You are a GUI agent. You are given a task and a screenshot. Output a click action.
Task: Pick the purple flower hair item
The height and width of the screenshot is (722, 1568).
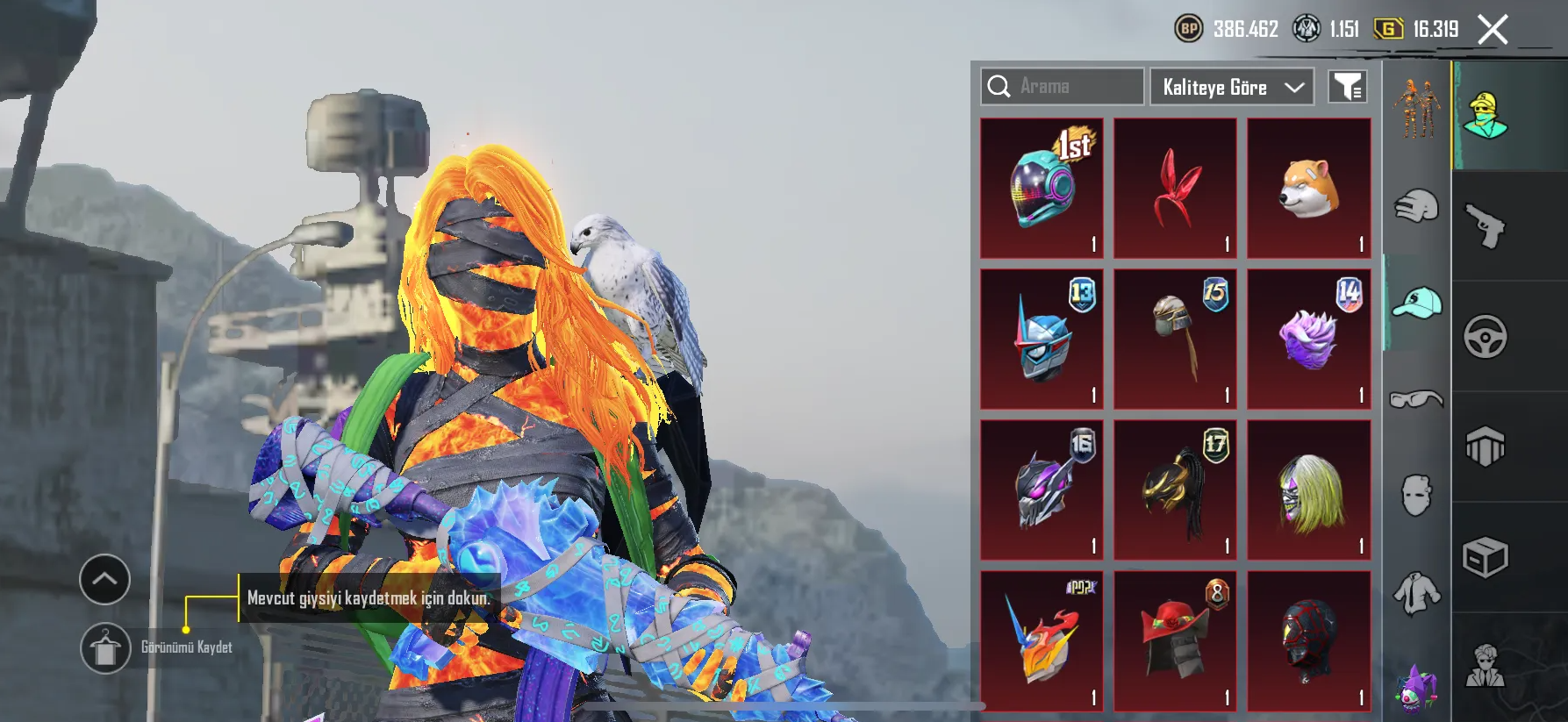click(x=1308, y=340)
